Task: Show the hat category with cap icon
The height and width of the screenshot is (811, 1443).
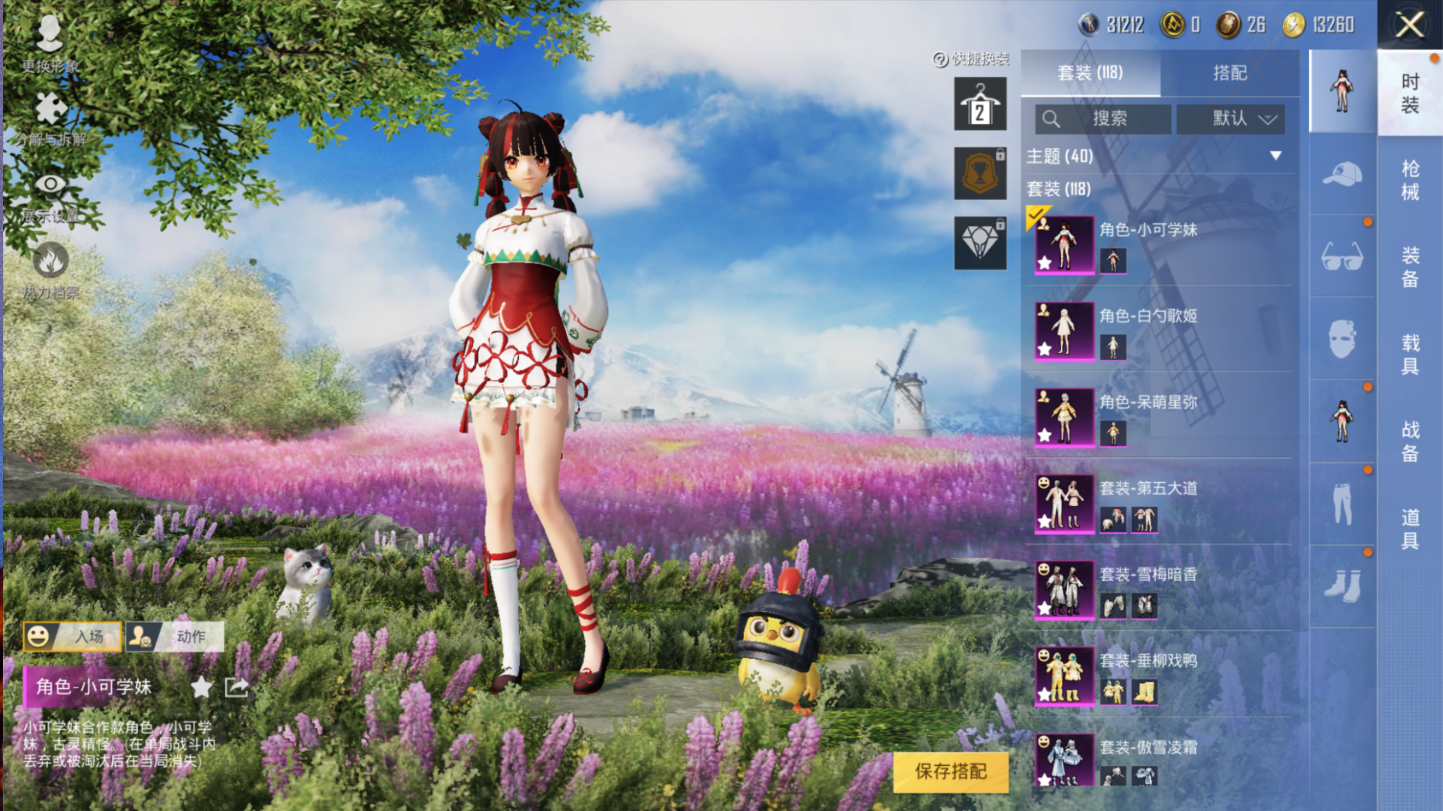Action: tap(1342, 174)
